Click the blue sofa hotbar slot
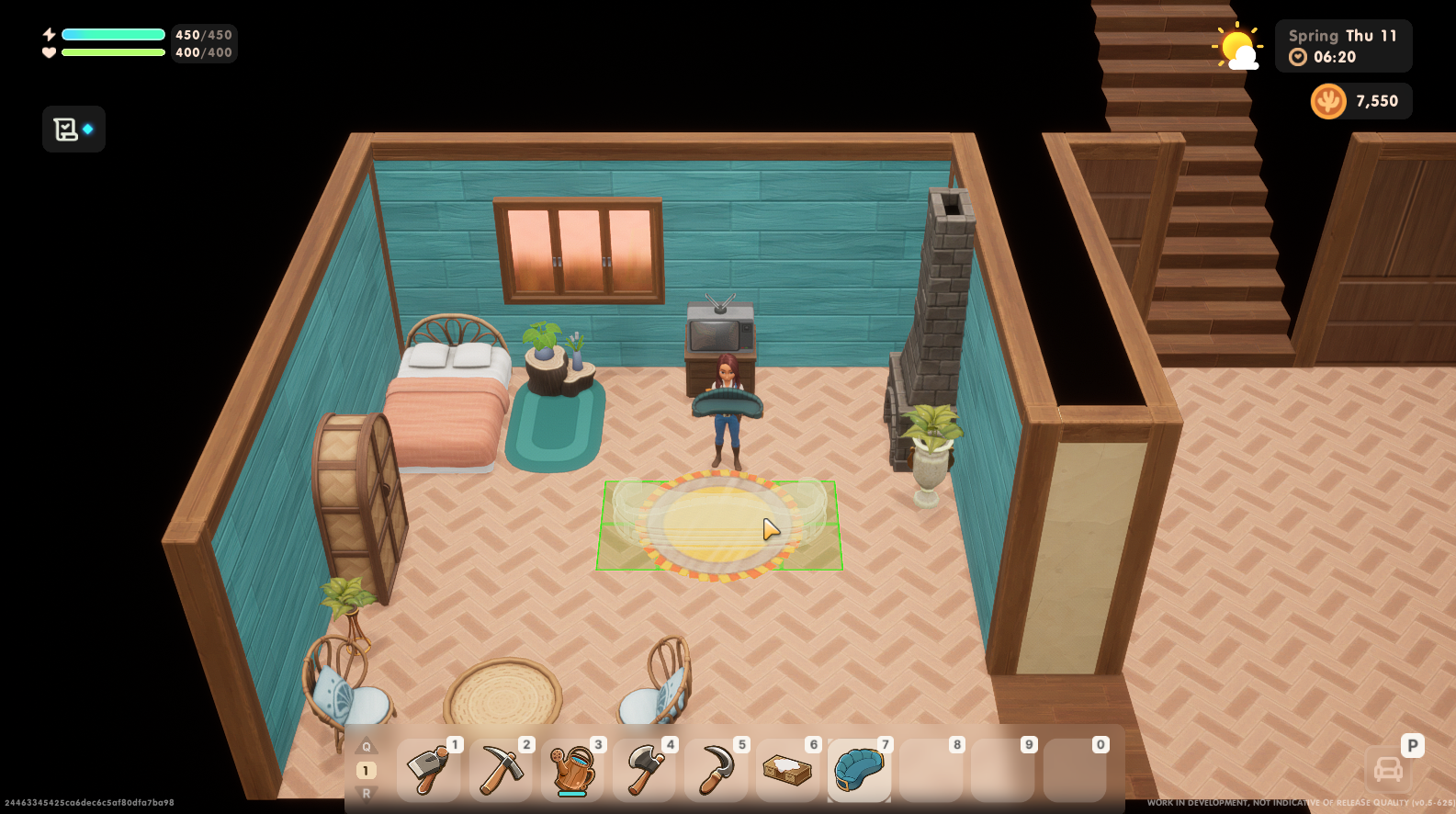The width and height of the screenshot is (1456, 814). point(859,770)
